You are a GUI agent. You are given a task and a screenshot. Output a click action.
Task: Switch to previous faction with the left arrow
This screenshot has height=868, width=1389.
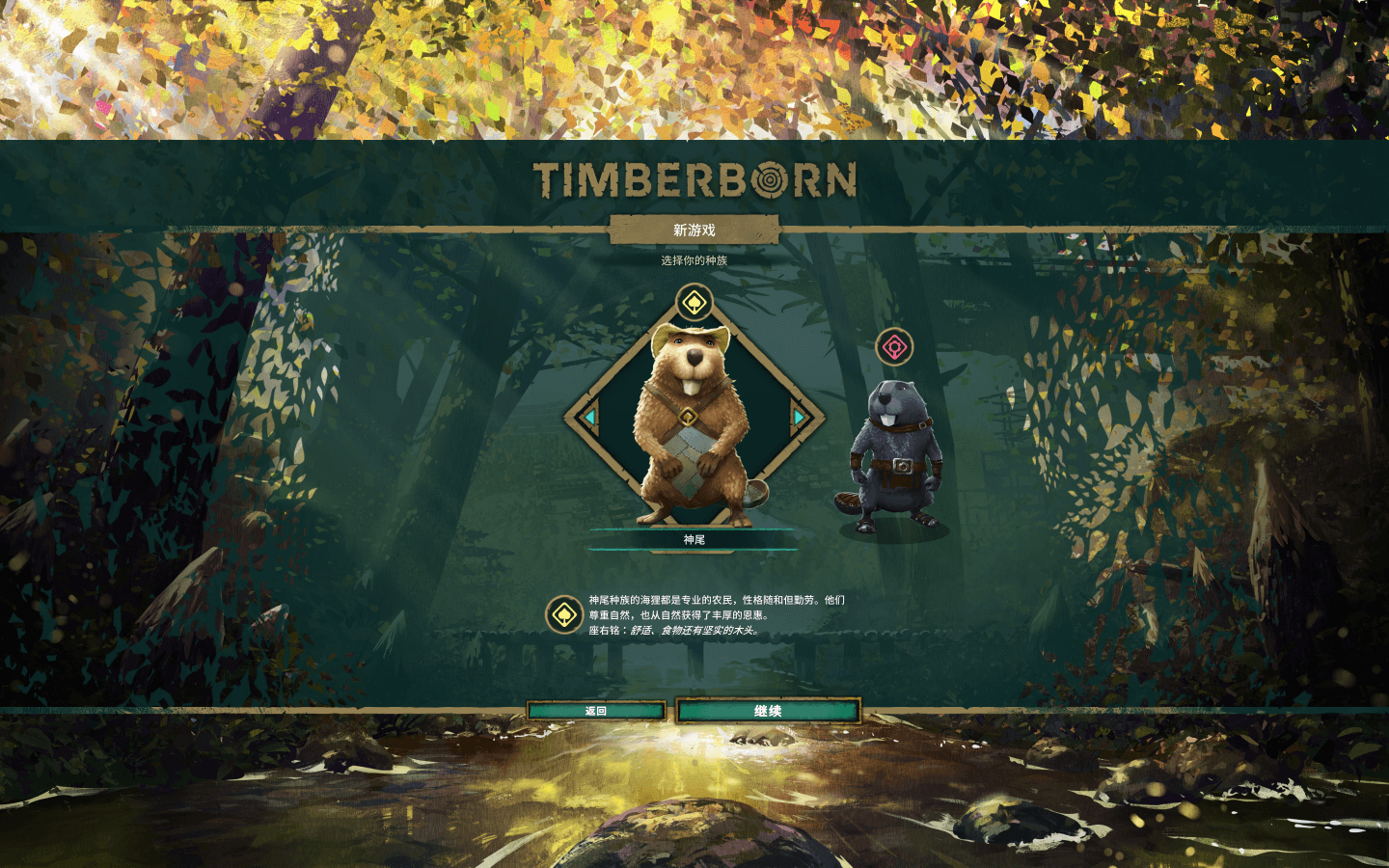591,419
